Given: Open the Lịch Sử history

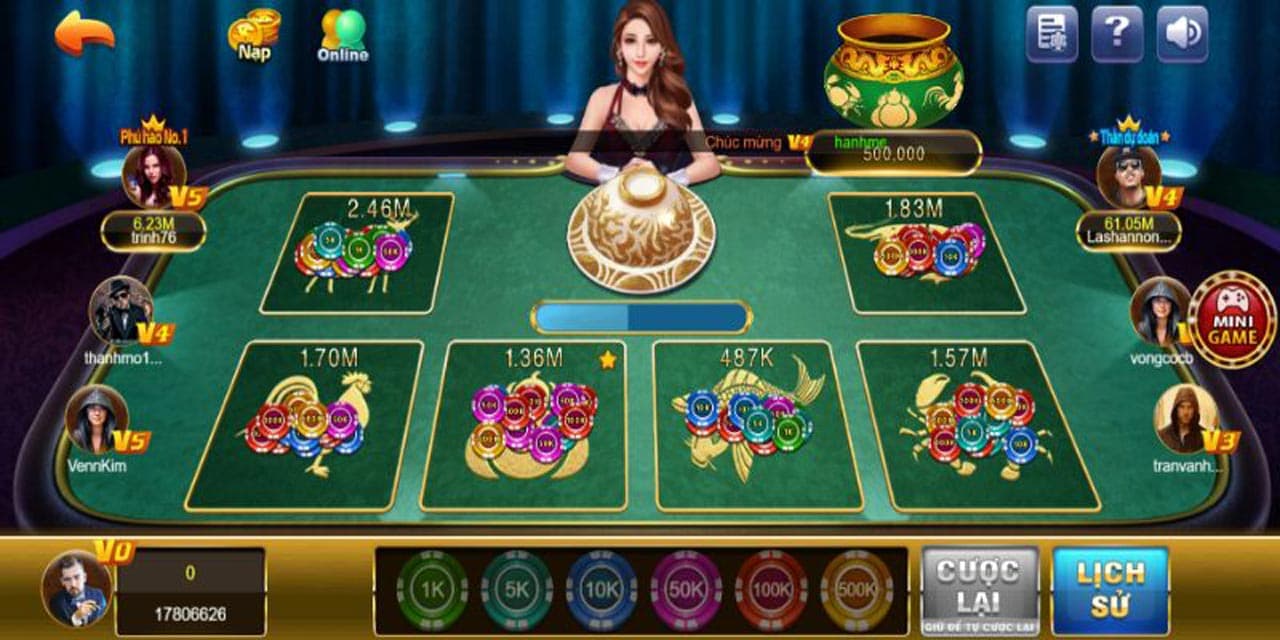Looking at the screenshot, I should tap(1110, 590).
